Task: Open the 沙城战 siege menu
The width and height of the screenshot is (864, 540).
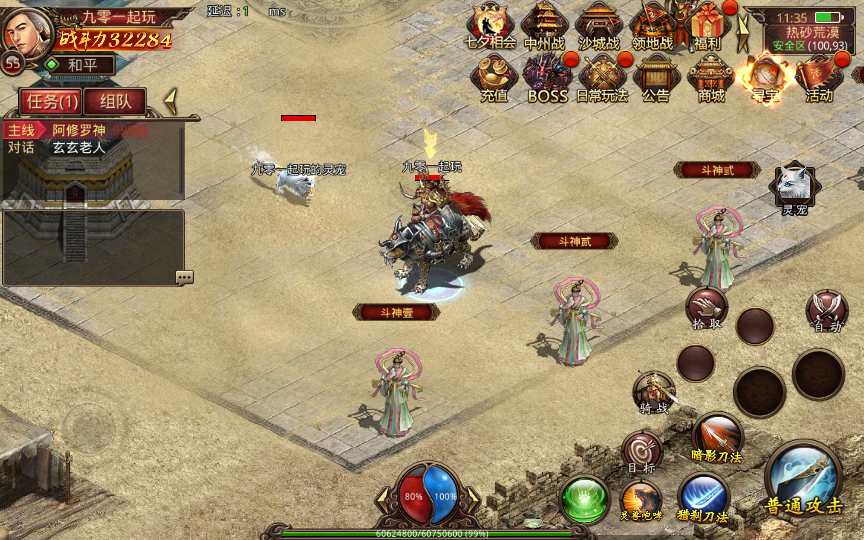Action: (598, 24)
